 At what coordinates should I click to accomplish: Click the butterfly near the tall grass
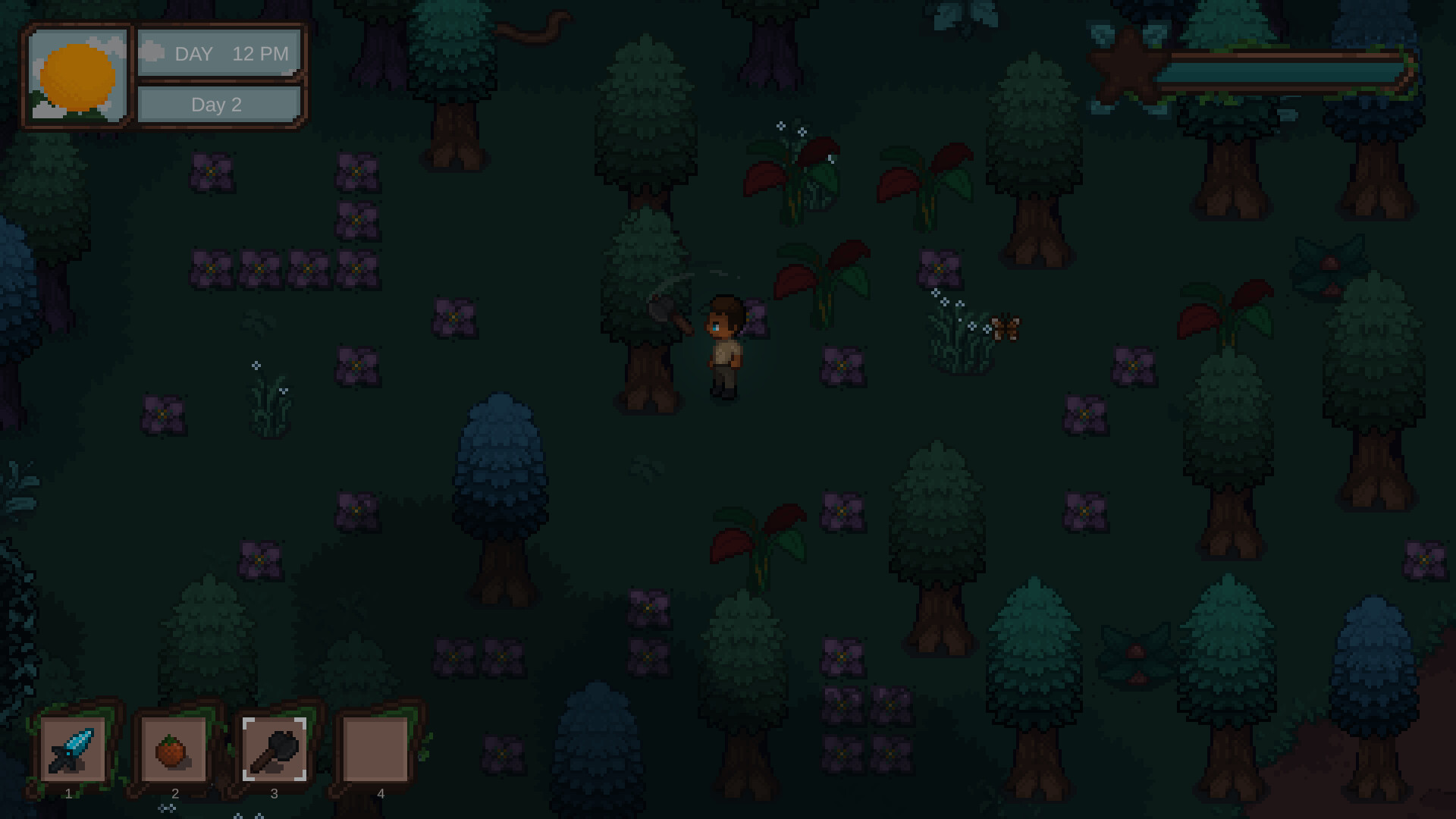1005,326
